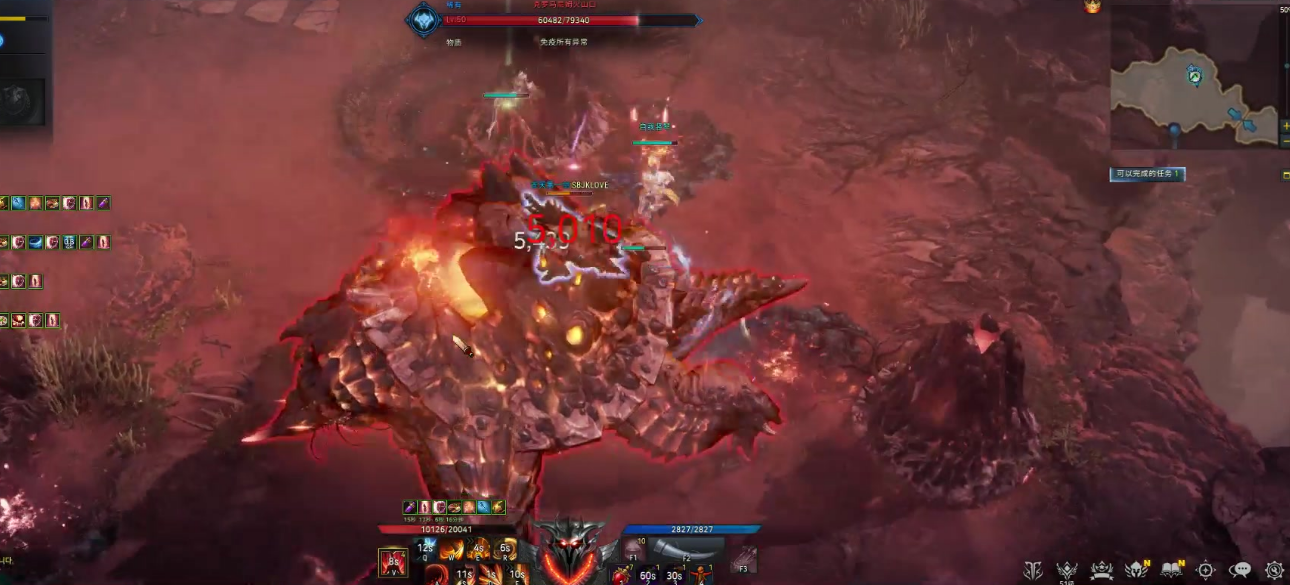
Task: Click the portal arrows marker on minimap
Action: (1242, 118)
